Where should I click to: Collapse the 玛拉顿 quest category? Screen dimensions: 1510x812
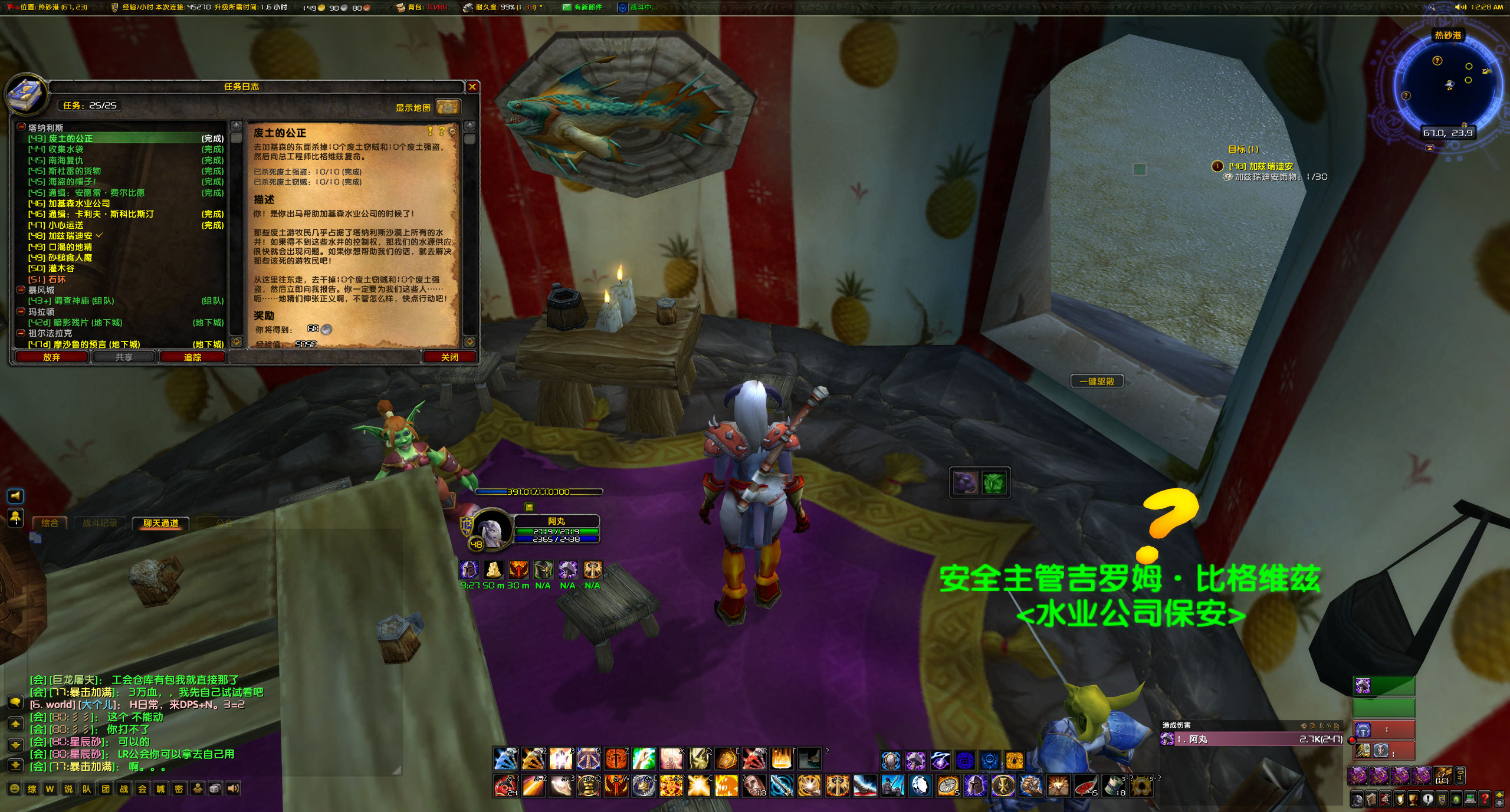pyautogui.click(x=21, y=312)
